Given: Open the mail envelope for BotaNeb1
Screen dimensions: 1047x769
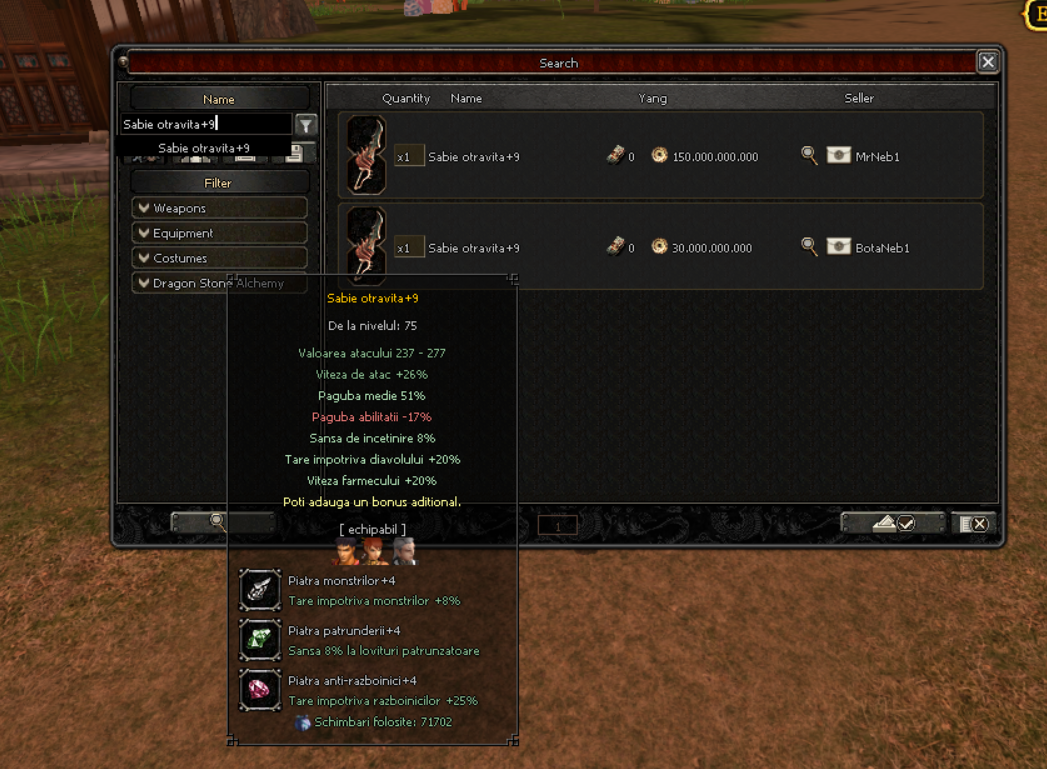Looking at the screenshot, I should (838, 247).
